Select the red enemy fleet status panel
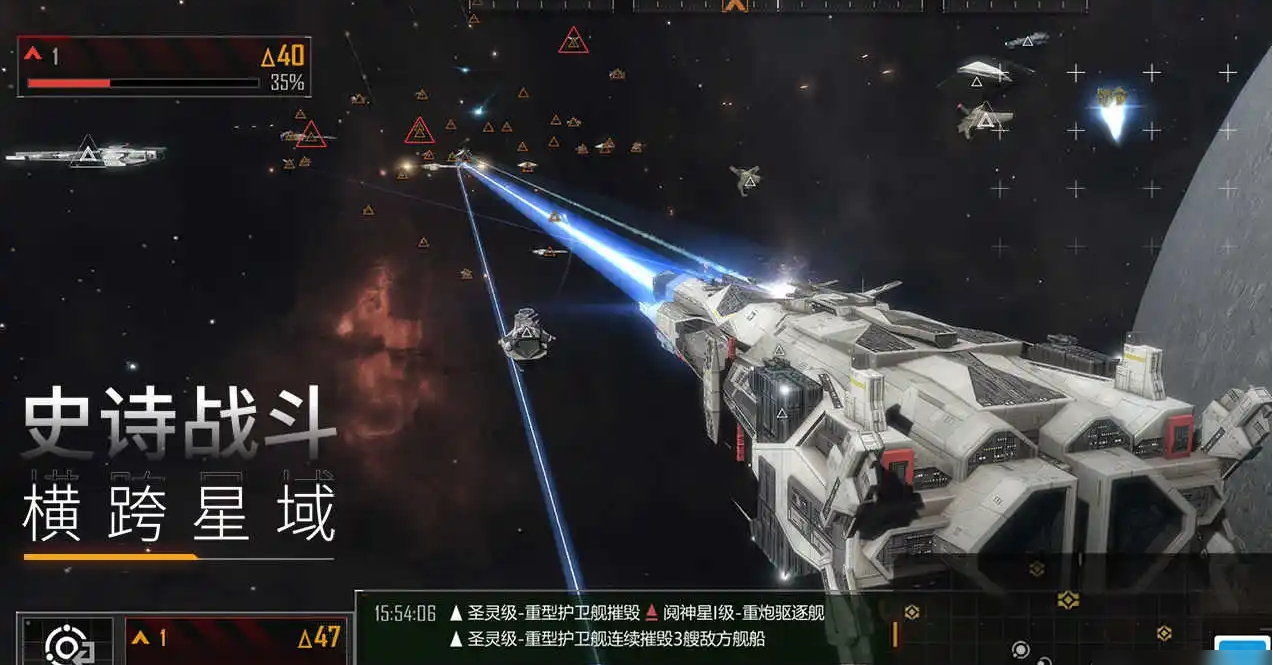Screen dimensions: 1273x665 (x=164, y=67)
